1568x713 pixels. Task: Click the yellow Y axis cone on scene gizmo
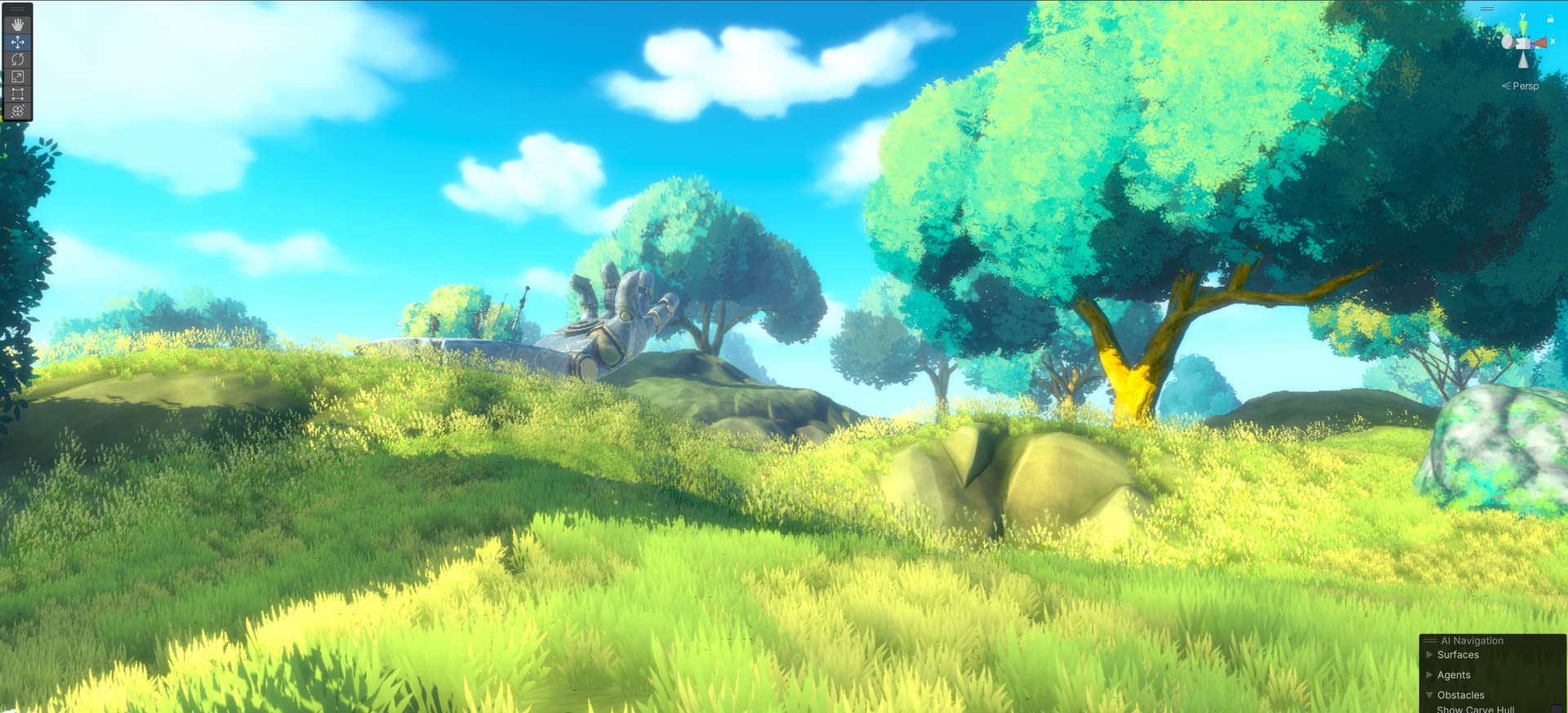[x=1524, y=27]
